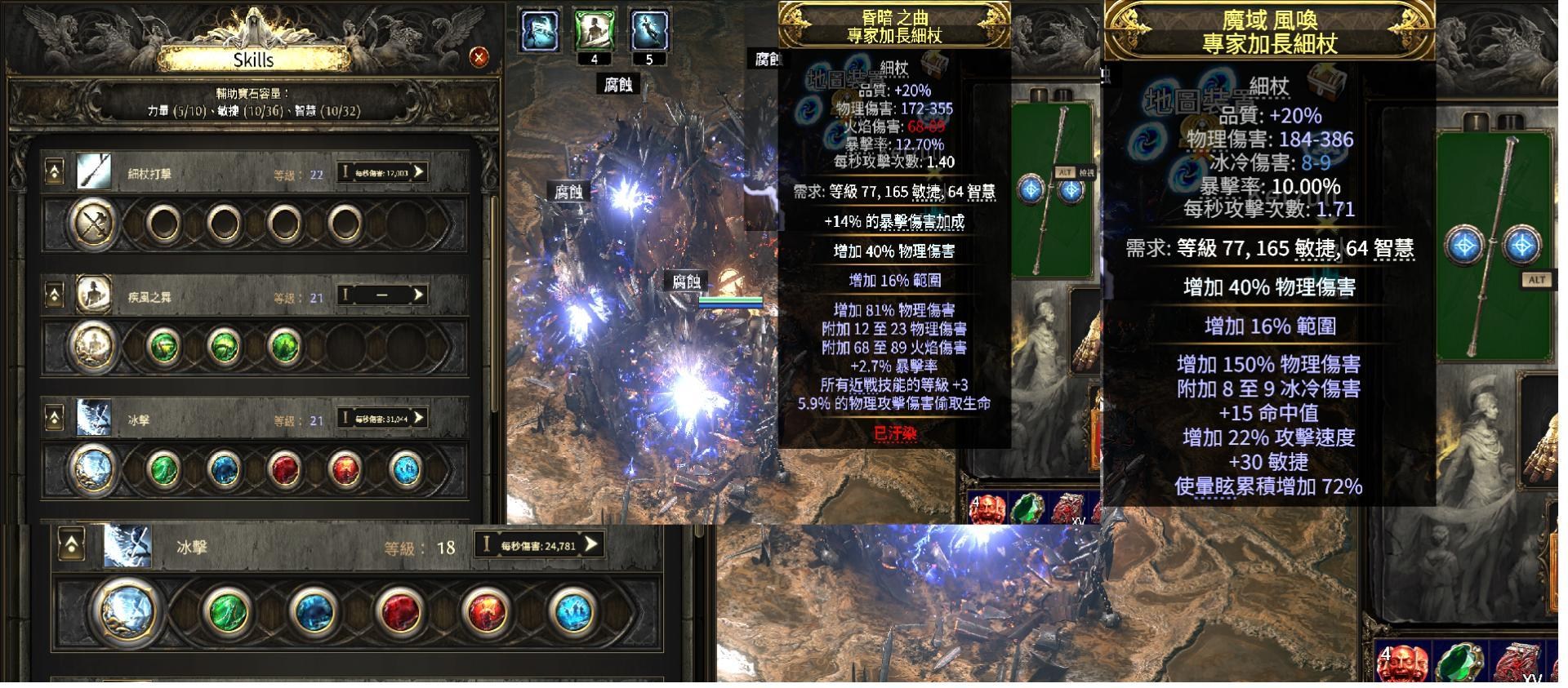Click the health bar of the 腐蝕 enemy
The image size is (1568, 688).
click(729, 299)
